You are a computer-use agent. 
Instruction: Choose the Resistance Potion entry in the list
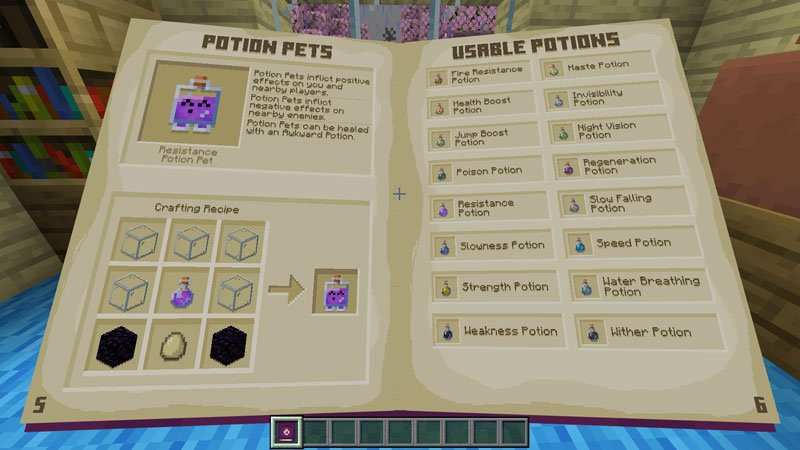(x=487, y=207)
